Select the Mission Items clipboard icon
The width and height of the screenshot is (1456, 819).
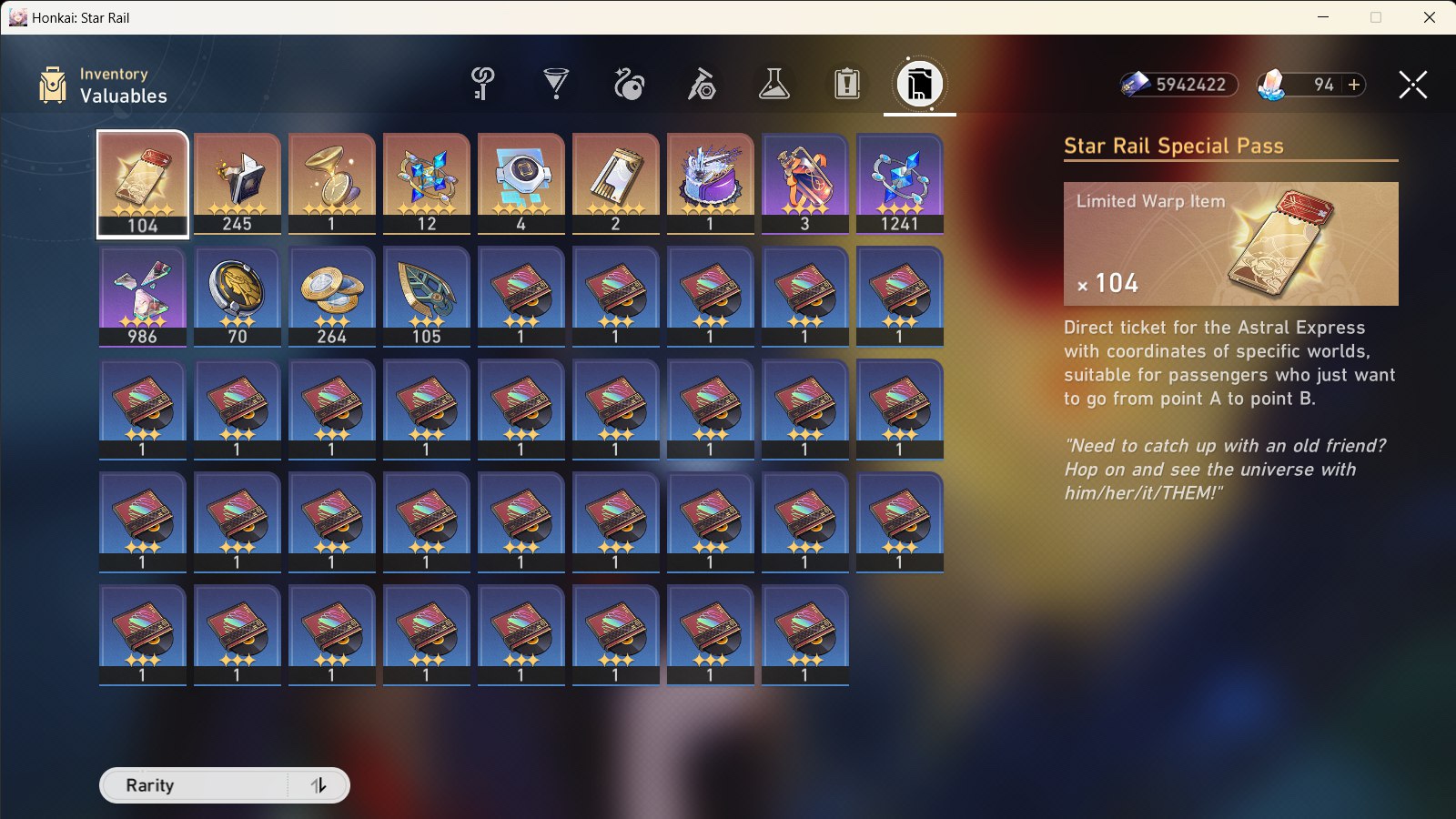click(846, 84)
